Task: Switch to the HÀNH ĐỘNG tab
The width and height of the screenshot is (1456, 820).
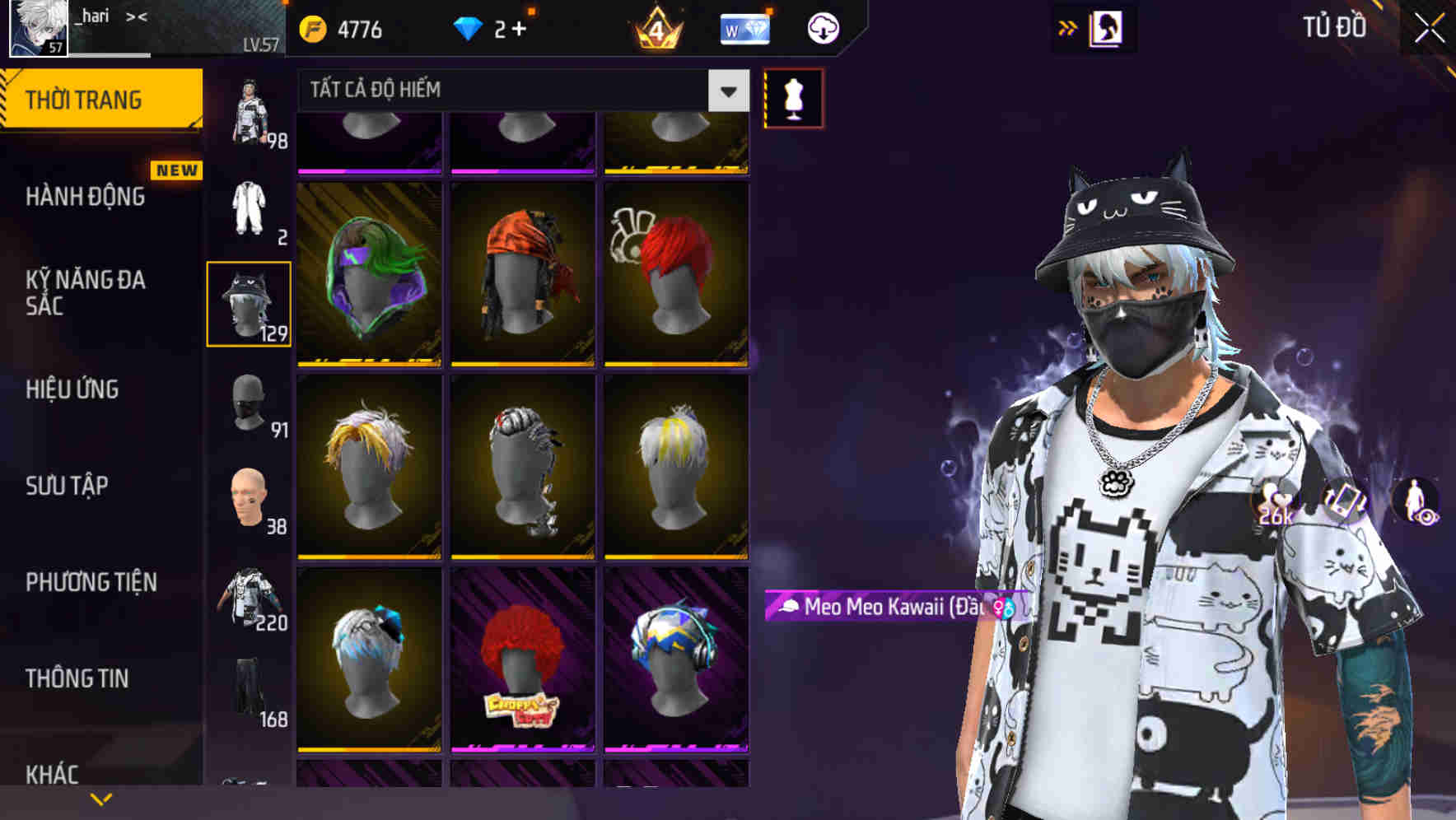Action: pyautogui.click(x=86, y=198)
